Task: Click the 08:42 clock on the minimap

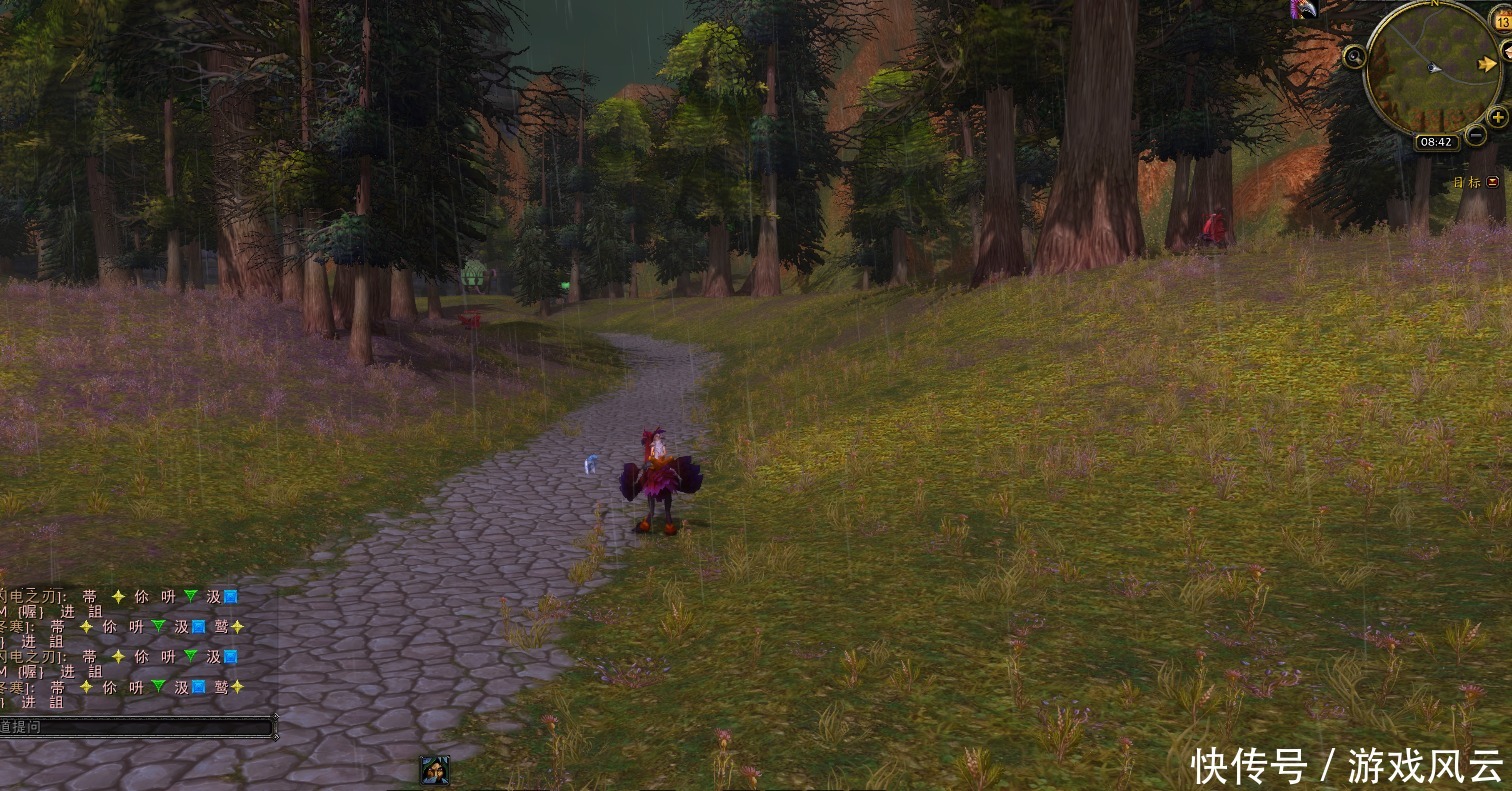Action: (x=1435, y=142)
